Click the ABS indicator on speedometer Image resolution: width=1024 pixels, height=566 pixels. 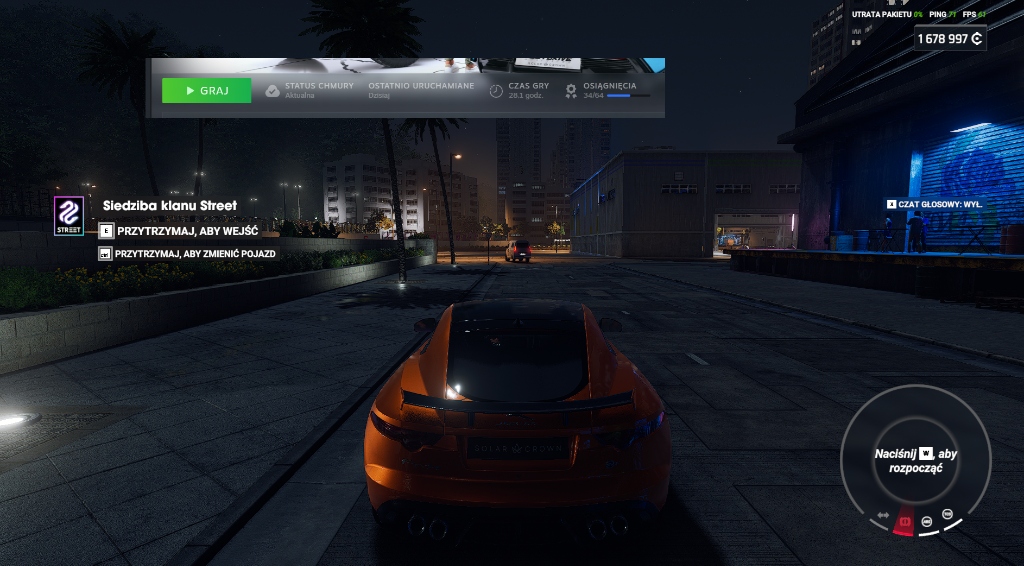(x=927, y=521)
